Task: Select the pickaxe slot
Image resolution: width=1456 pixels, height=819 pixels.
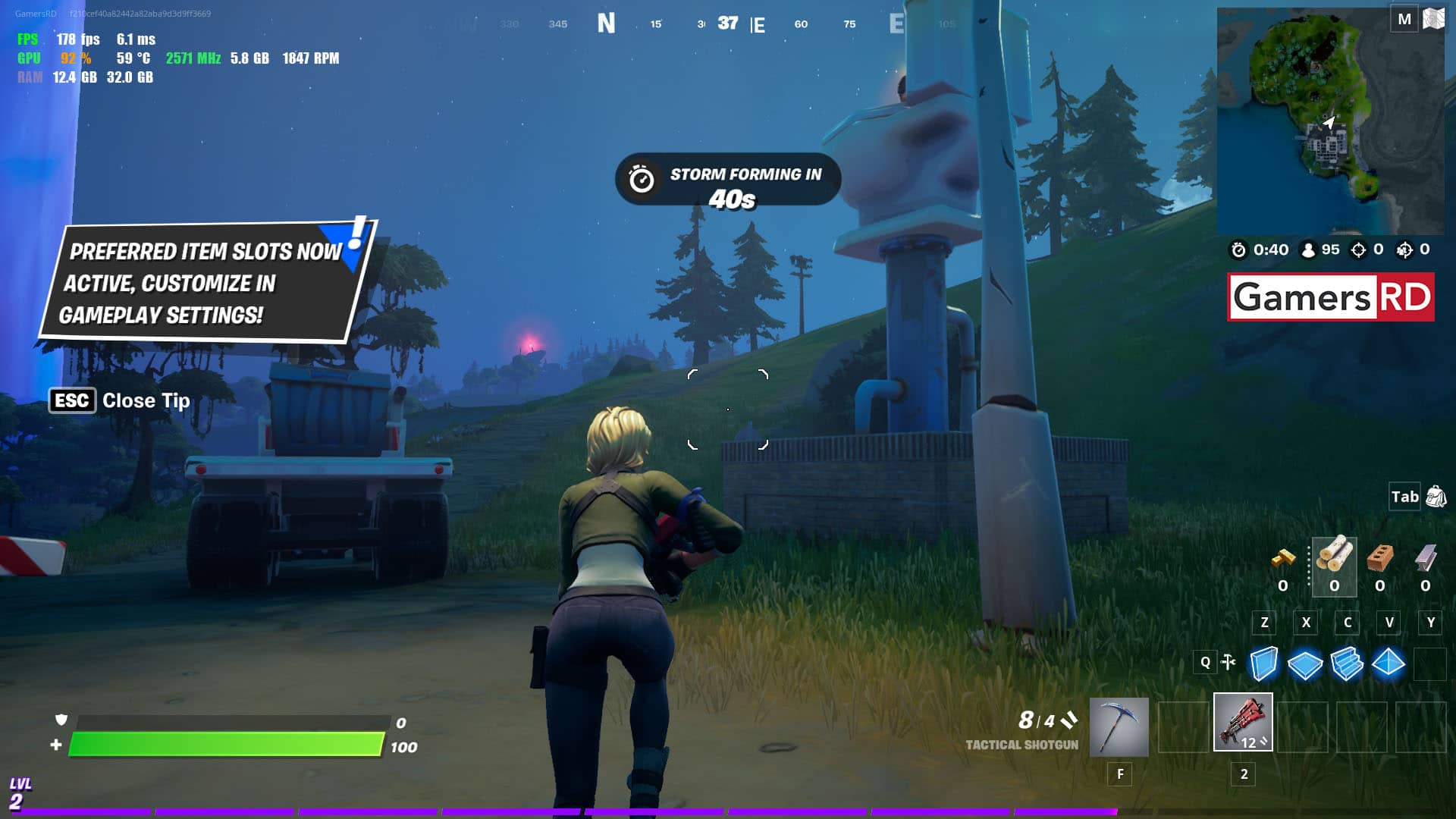Action: [1119, 726]
